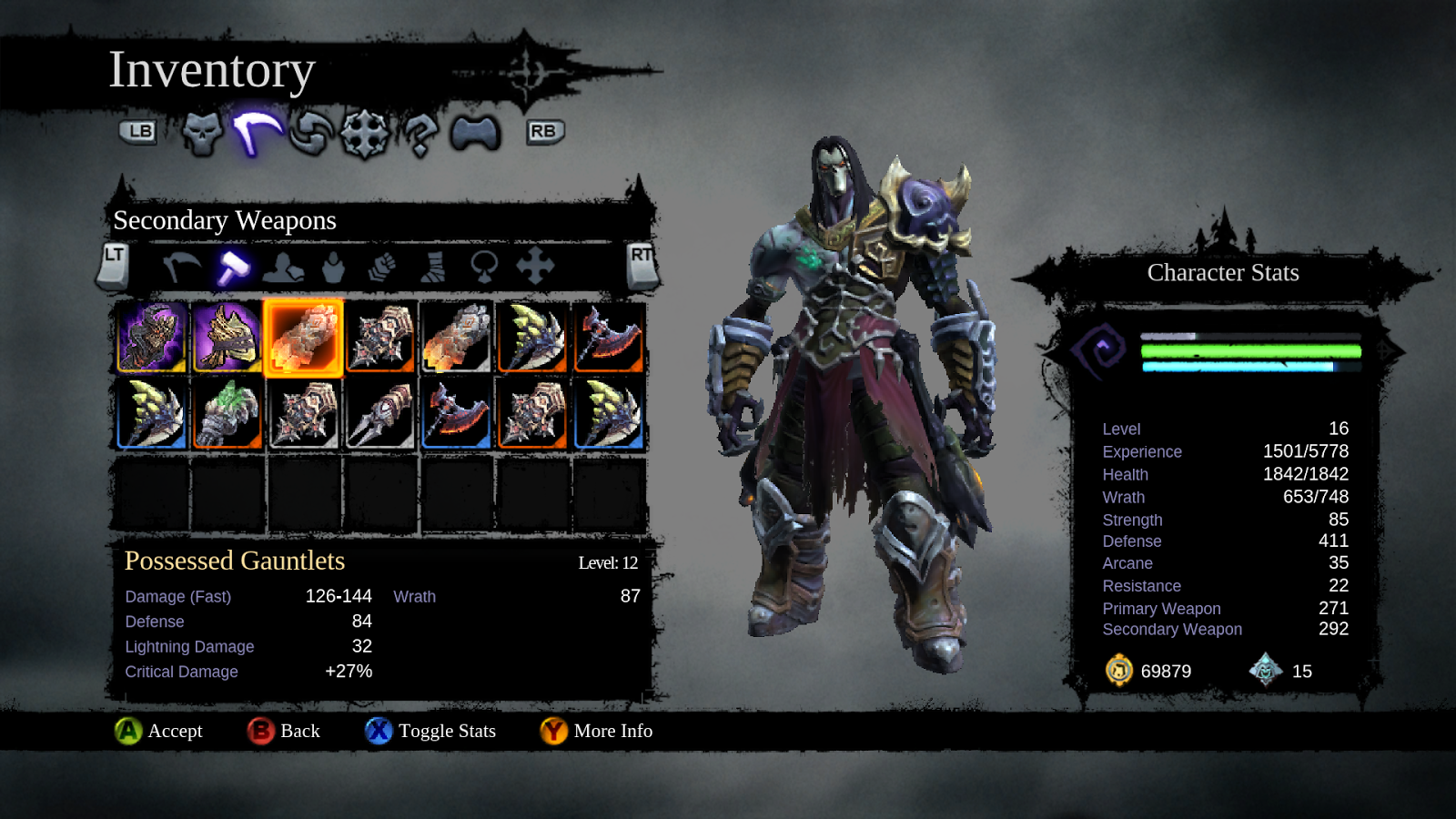The image size is (1456, 819).
Task: Select the fist gauntlets category icon
Action: click(383, 267)
